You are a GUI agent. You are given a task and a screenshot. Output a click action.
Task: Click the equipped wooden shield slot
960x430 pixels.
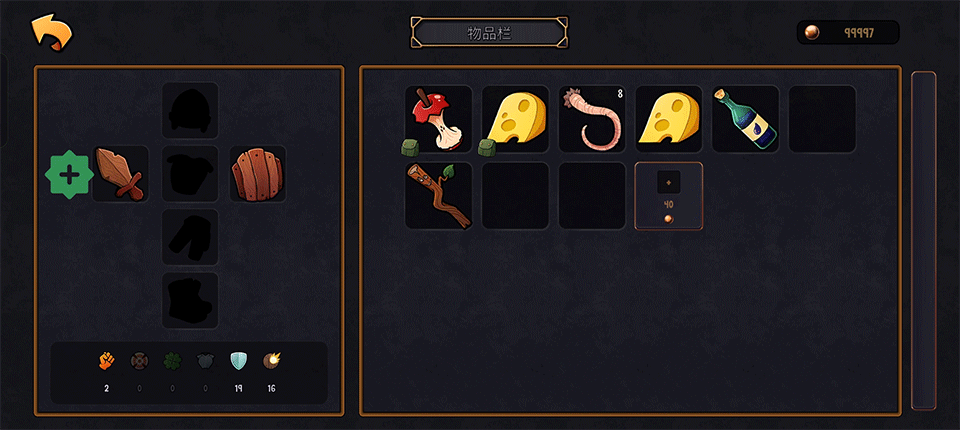tap(258, 174)
